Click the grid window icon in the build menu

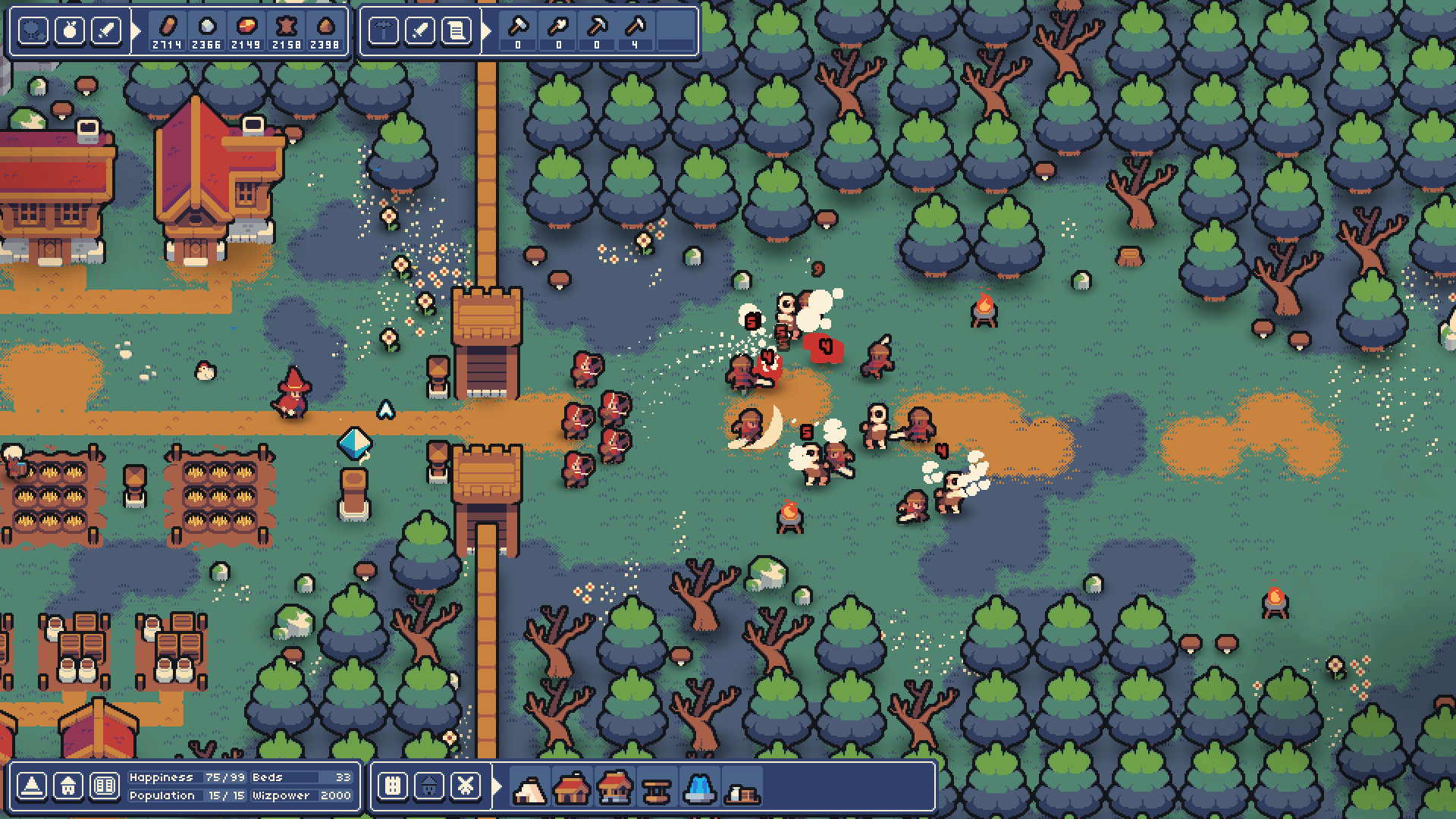[x=391, y=786]
